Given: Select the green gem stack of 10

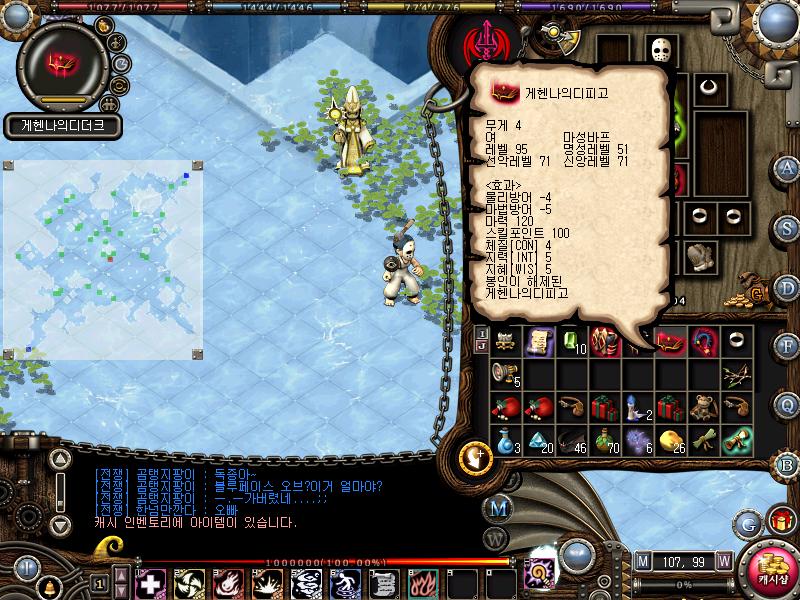Looking at the screenshot, I should (571, 341).
